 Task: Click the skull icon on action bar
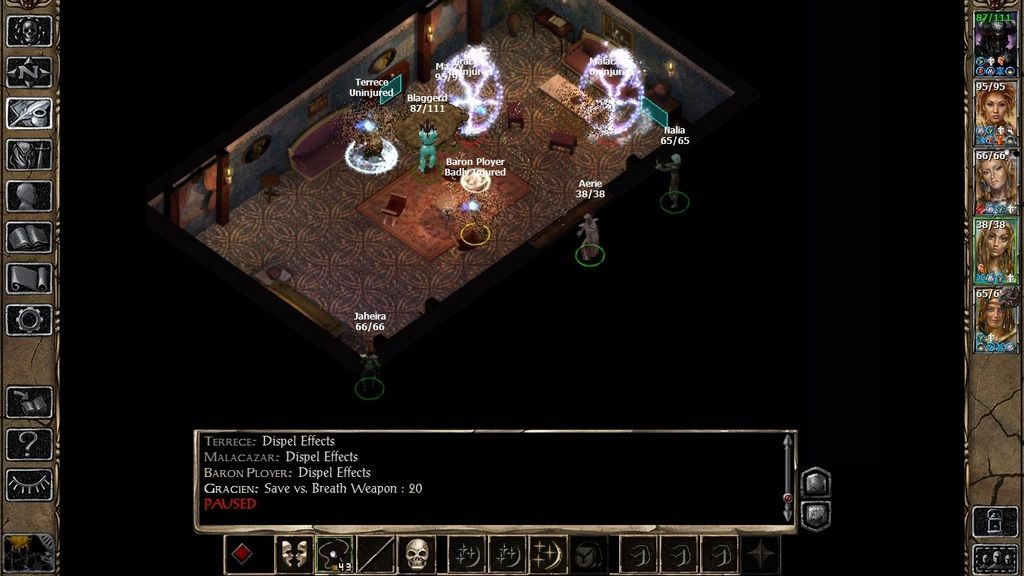click(x=417, y=554)
